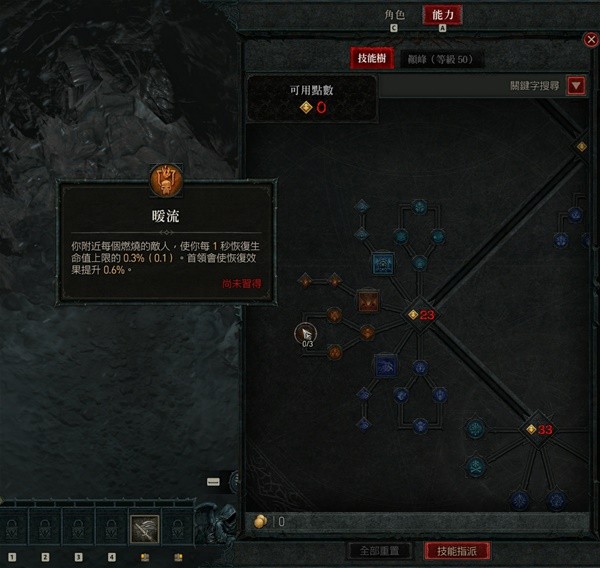Select the large red square skill node
The image size is (600, 568).
[x=368, y=300]
